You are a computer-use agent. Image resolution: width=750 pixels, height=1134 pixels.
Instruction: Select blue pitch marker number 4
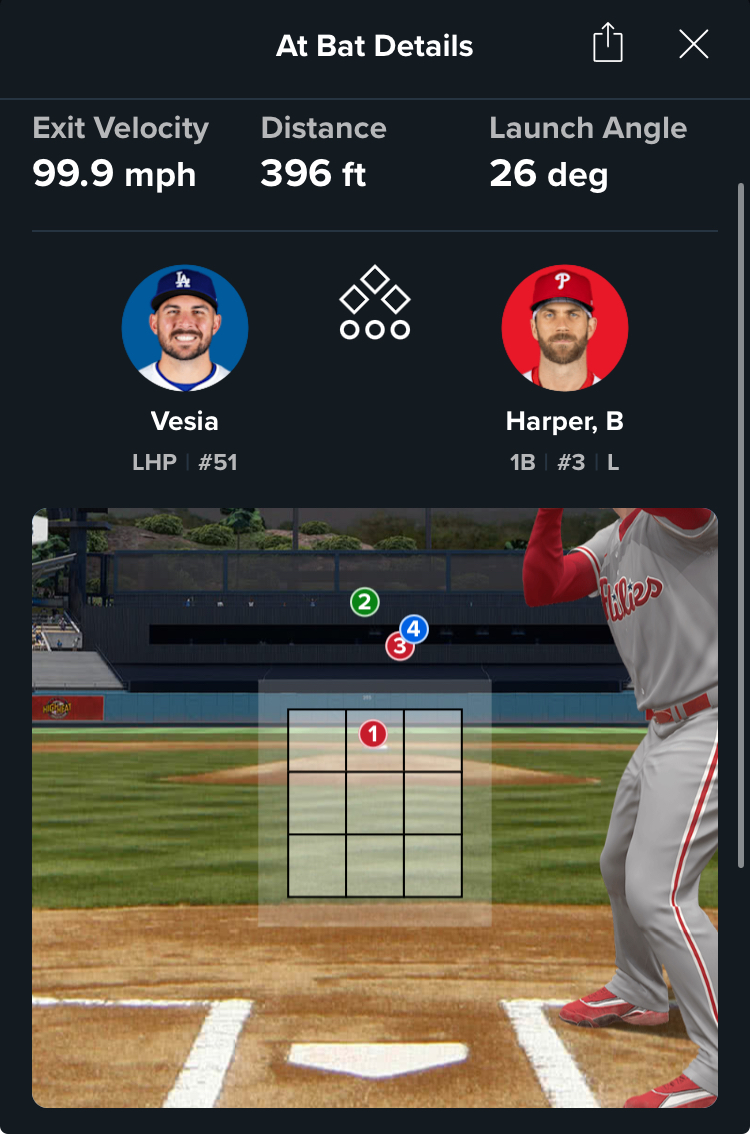pos(415,629)
